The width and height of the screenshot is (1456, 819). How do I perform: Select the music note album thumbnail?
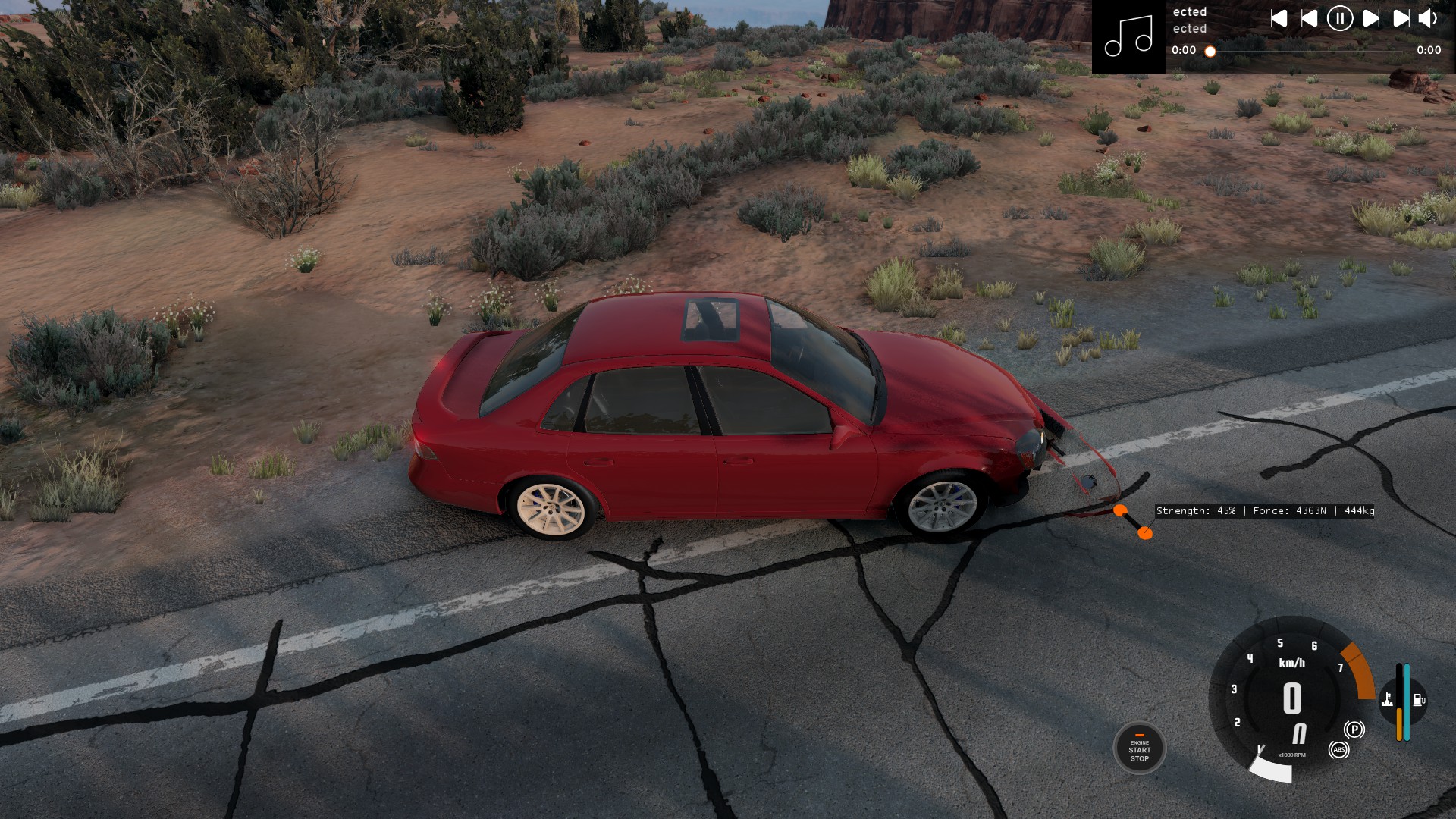point(1128,36)
